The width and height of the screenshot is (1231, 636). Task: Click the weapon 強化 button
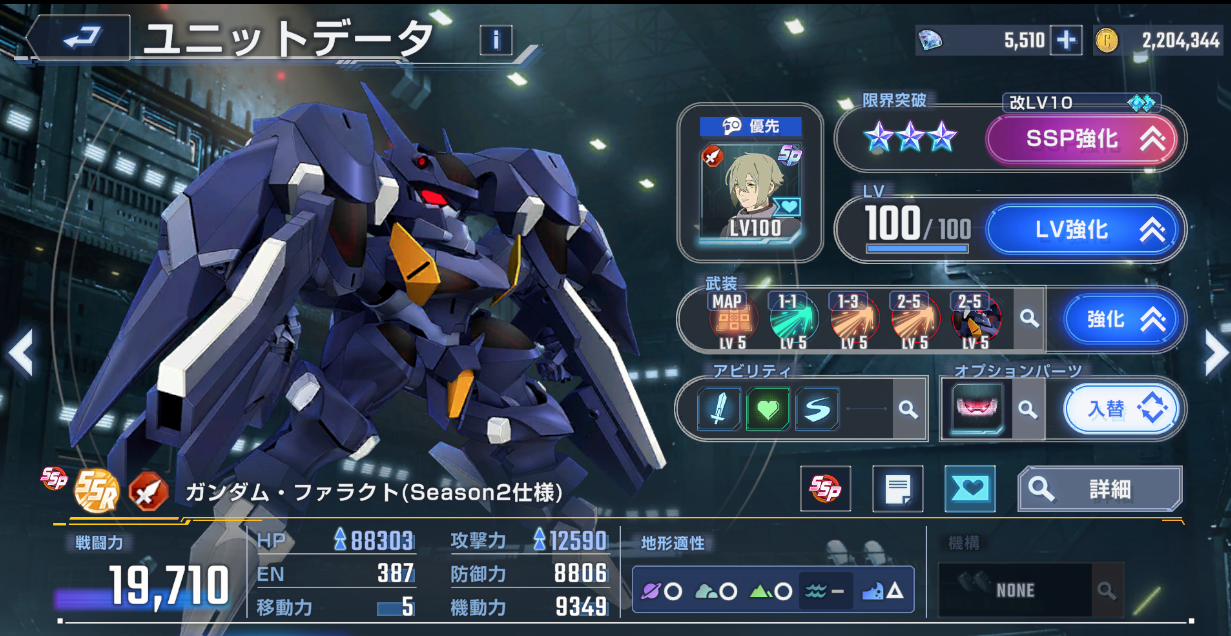tap(1119, 320)
